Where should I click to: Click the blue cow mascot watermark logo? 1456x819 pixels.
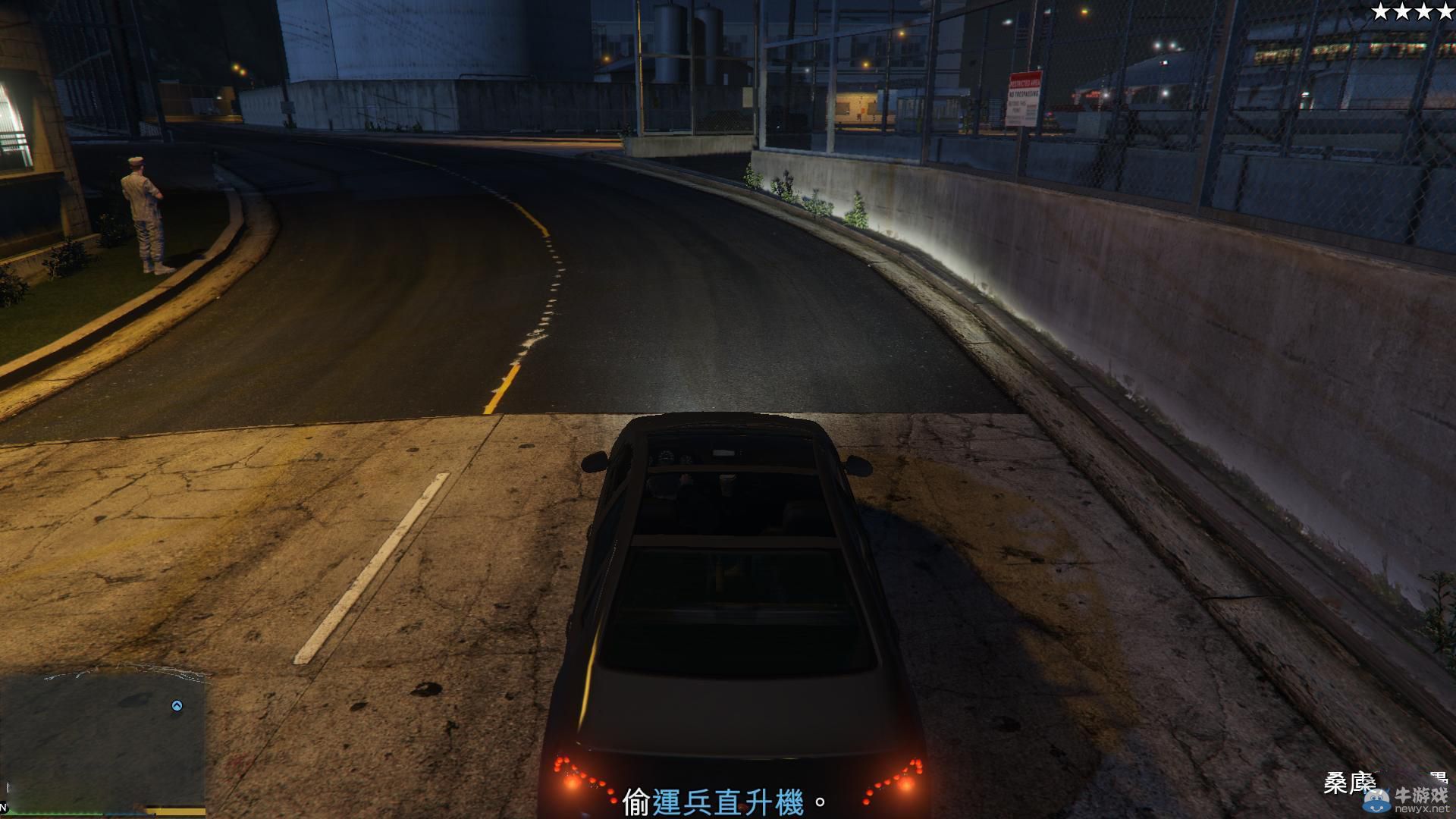(x=1376, y=800)
